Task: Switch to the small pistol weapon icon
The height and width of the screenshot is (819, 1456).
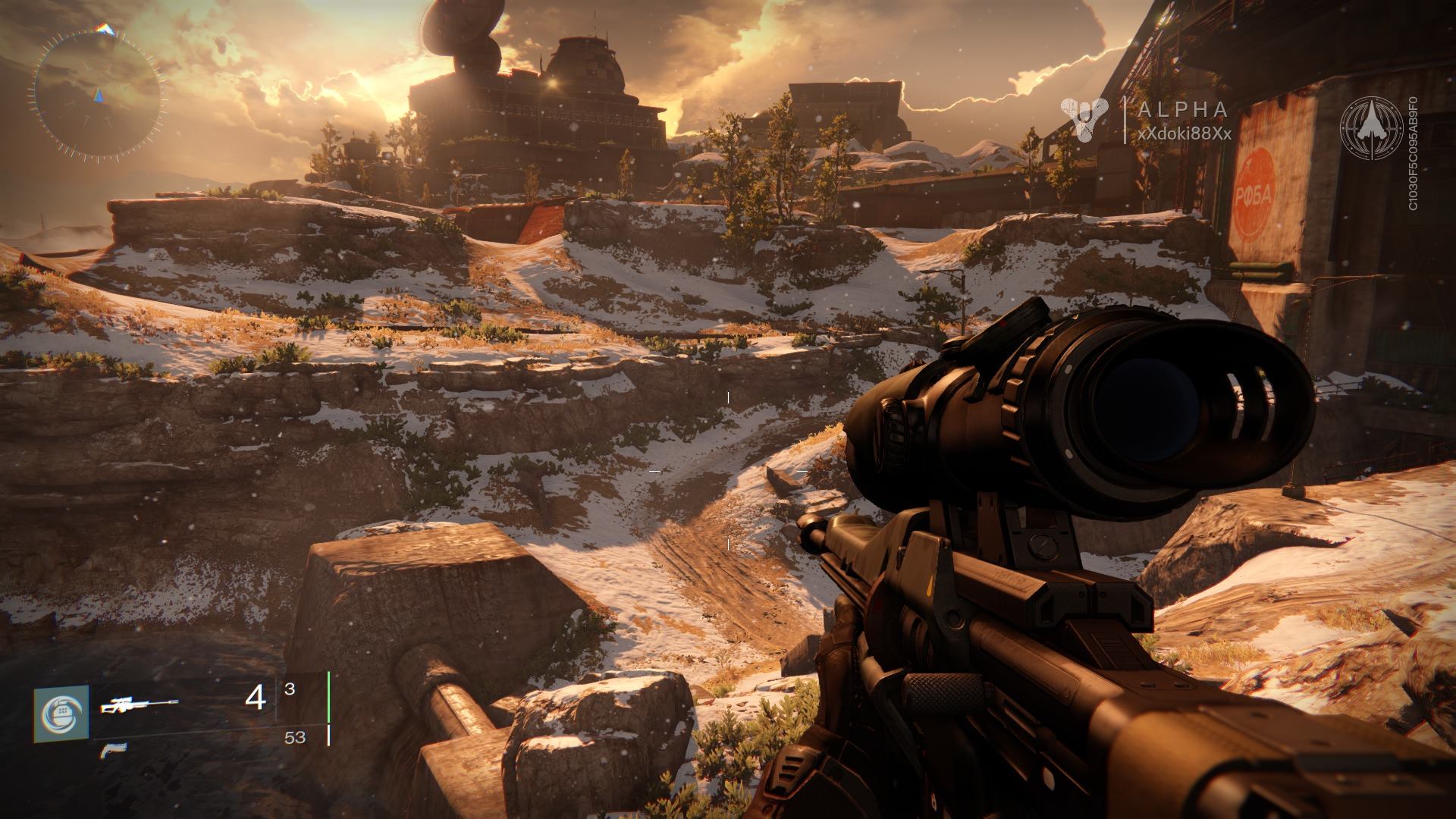Action: (x=113, y=751)
